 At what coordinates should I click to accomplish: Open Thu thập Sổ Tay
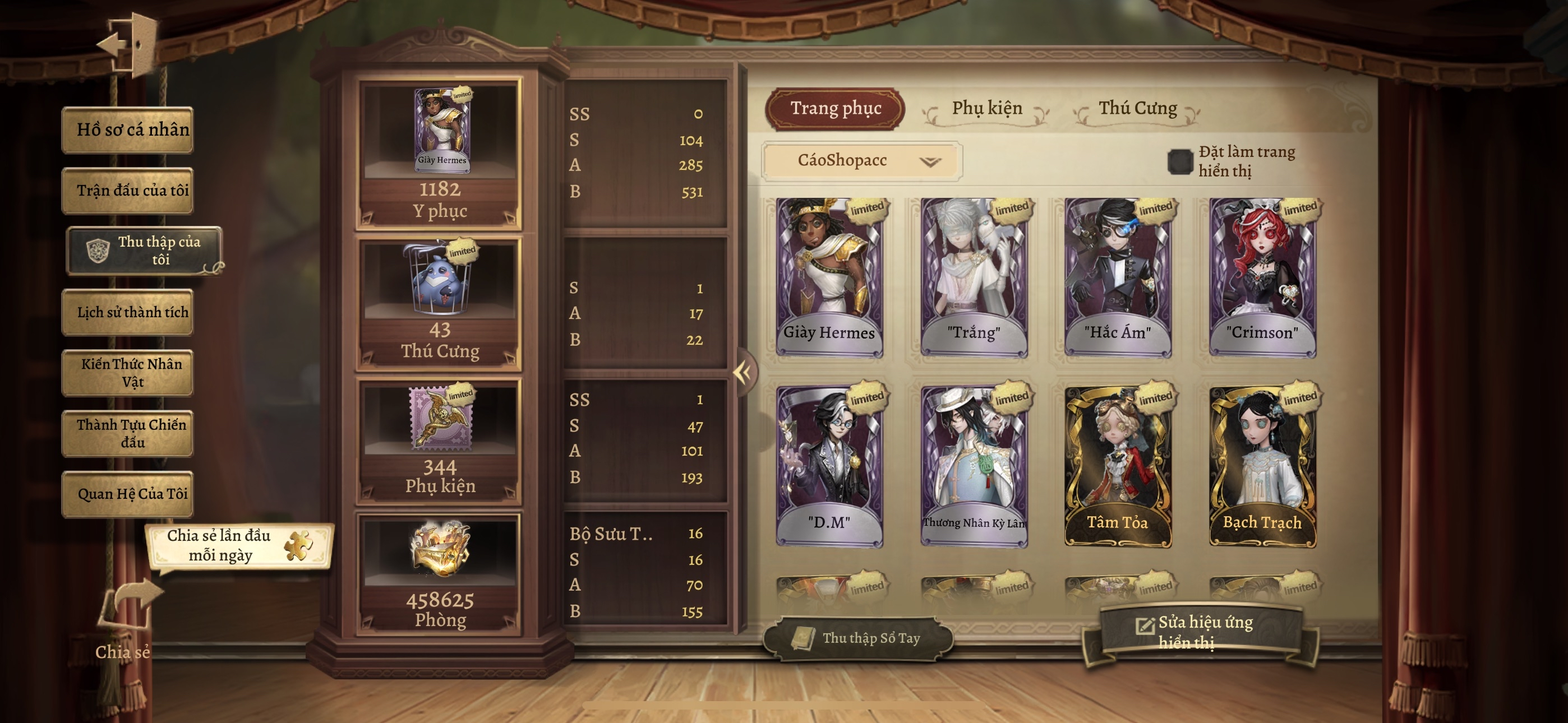point(858,638)
